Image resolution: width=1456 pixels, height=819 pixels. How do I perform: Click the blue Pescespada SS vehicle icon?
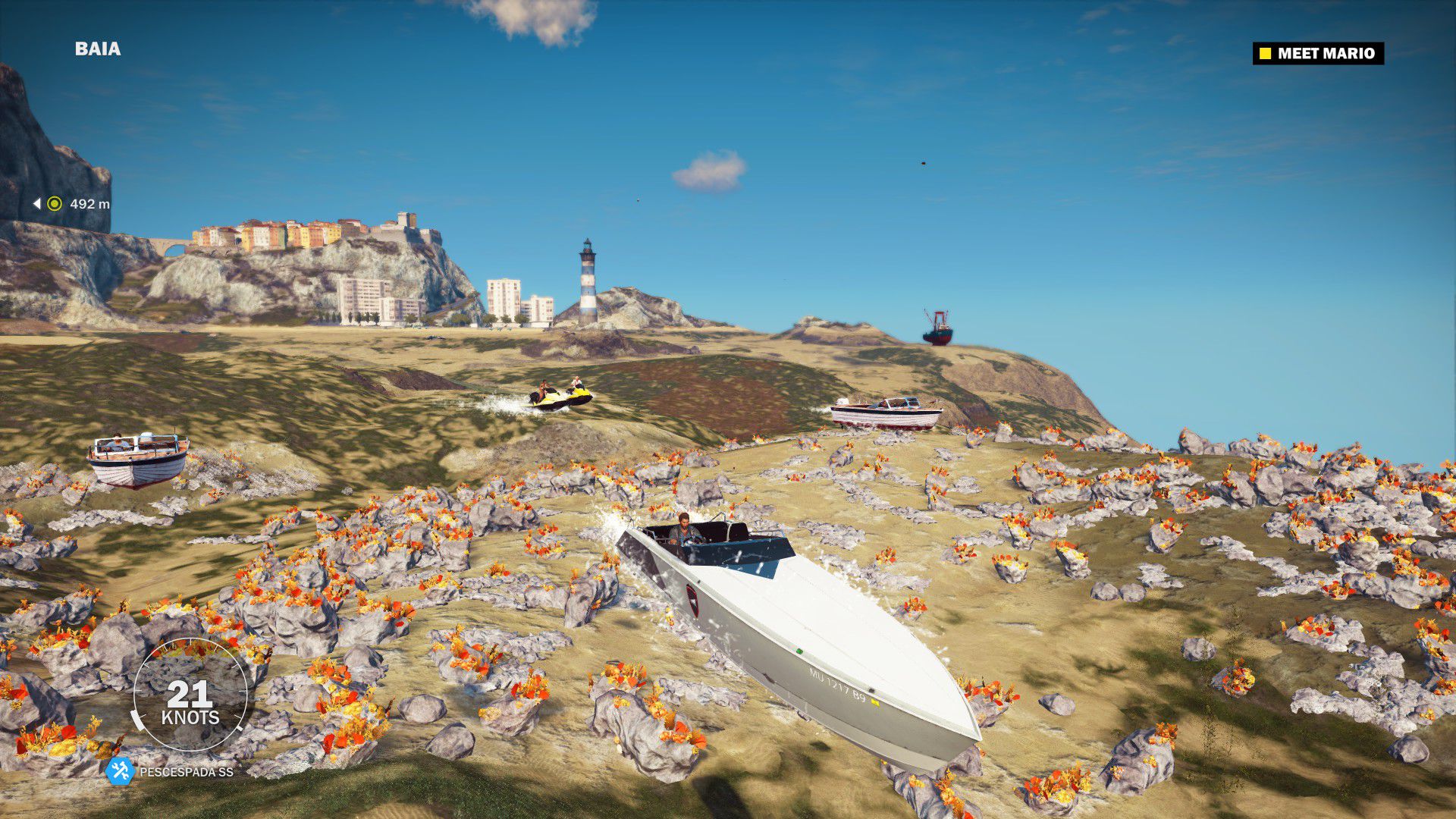tap(120, 771)
